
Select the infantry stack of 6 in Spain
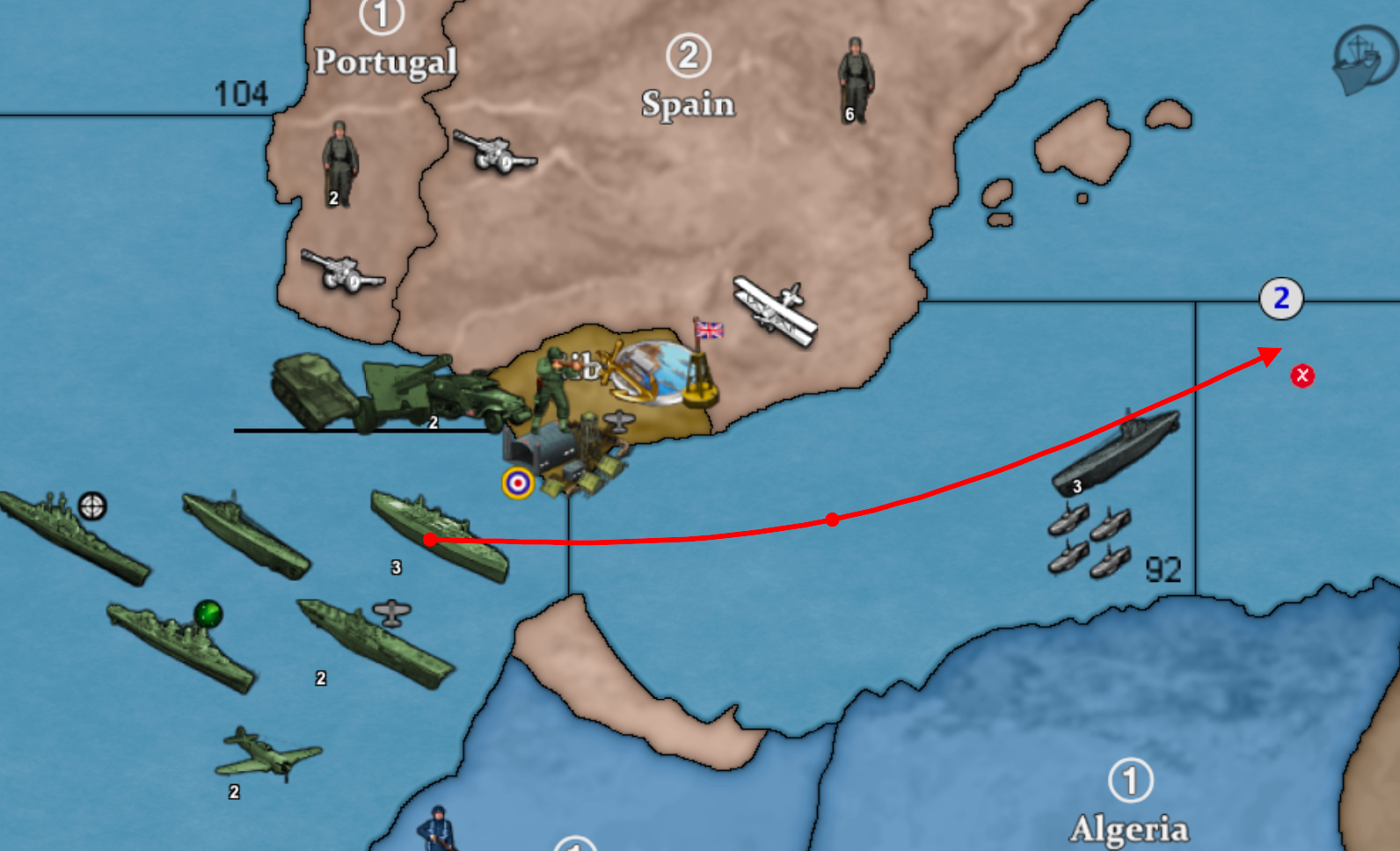pyautogui.click(x=855, y=80)
